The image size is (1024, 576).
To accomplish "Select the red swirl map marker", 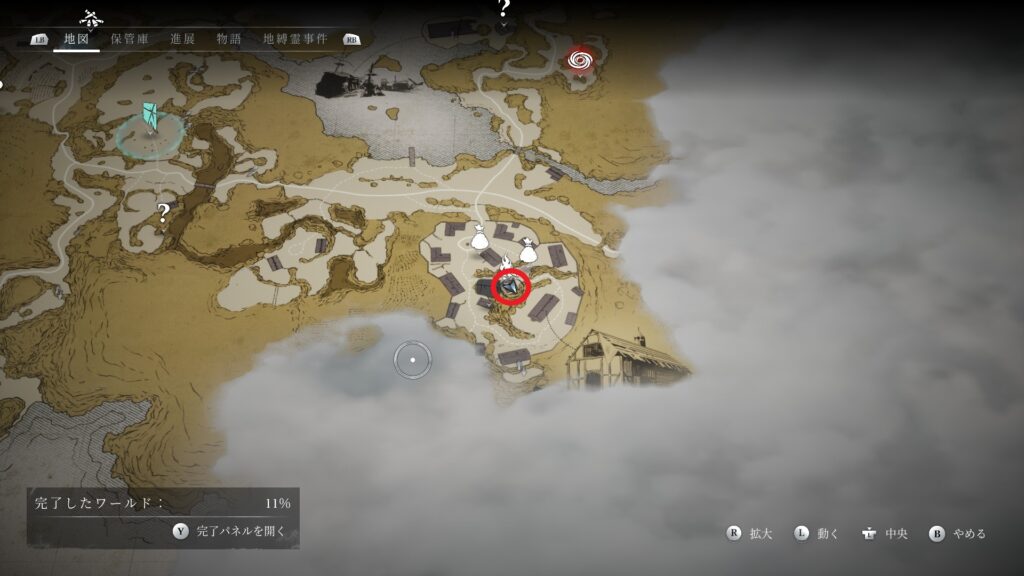I will [578, 60].
